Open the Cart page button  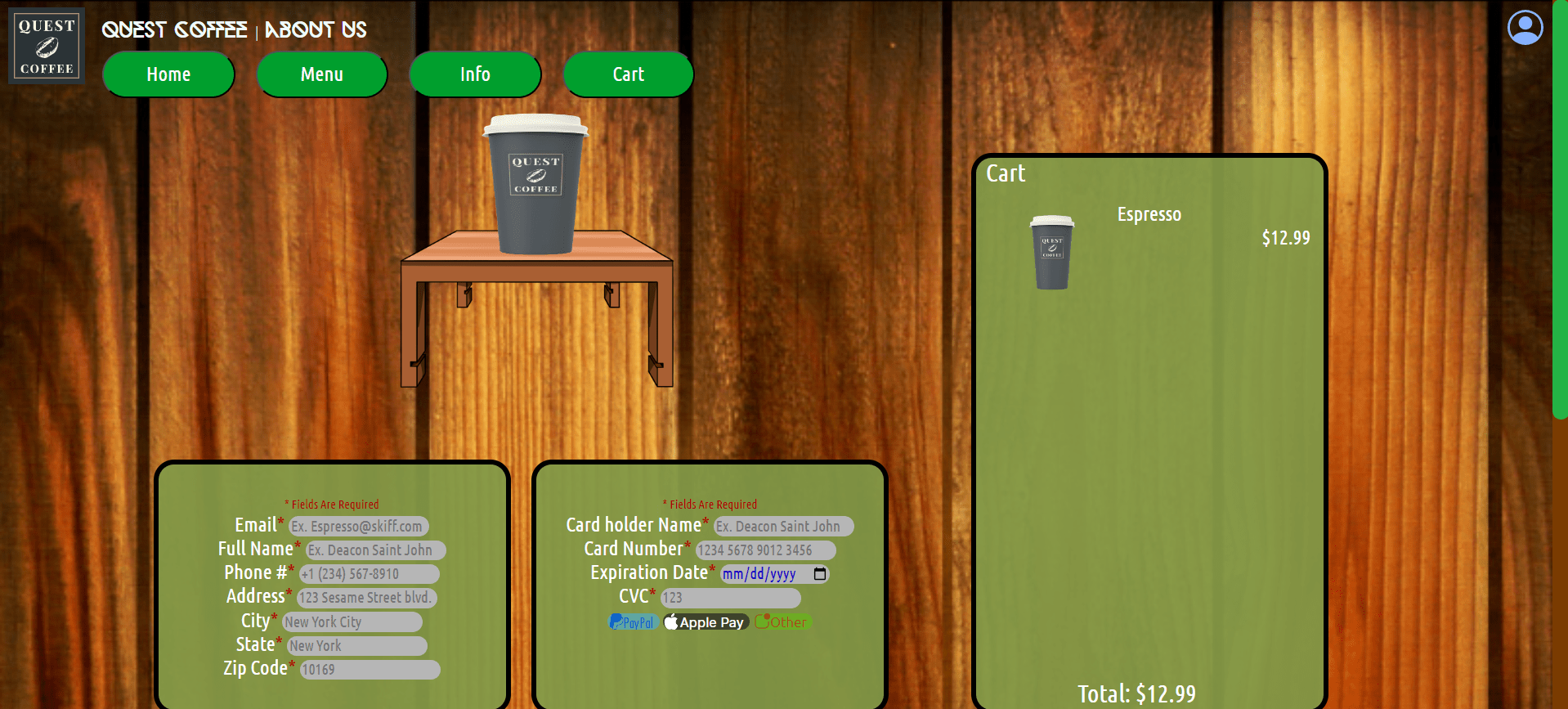tap(627, 74)
